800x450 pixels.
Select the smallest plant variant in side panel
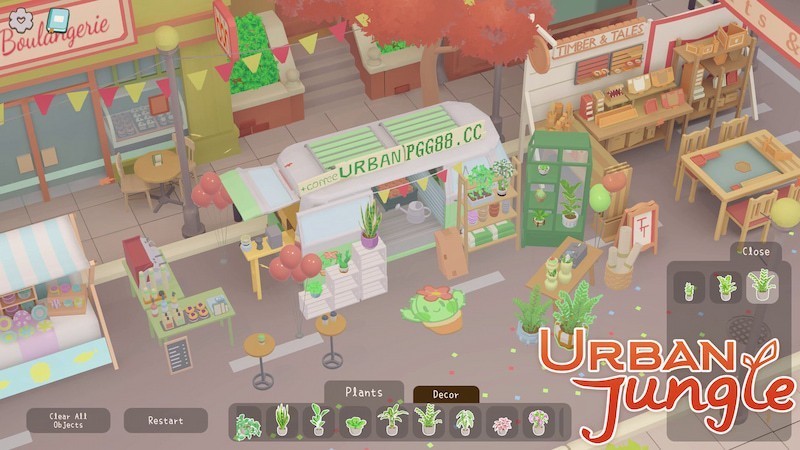689,288
